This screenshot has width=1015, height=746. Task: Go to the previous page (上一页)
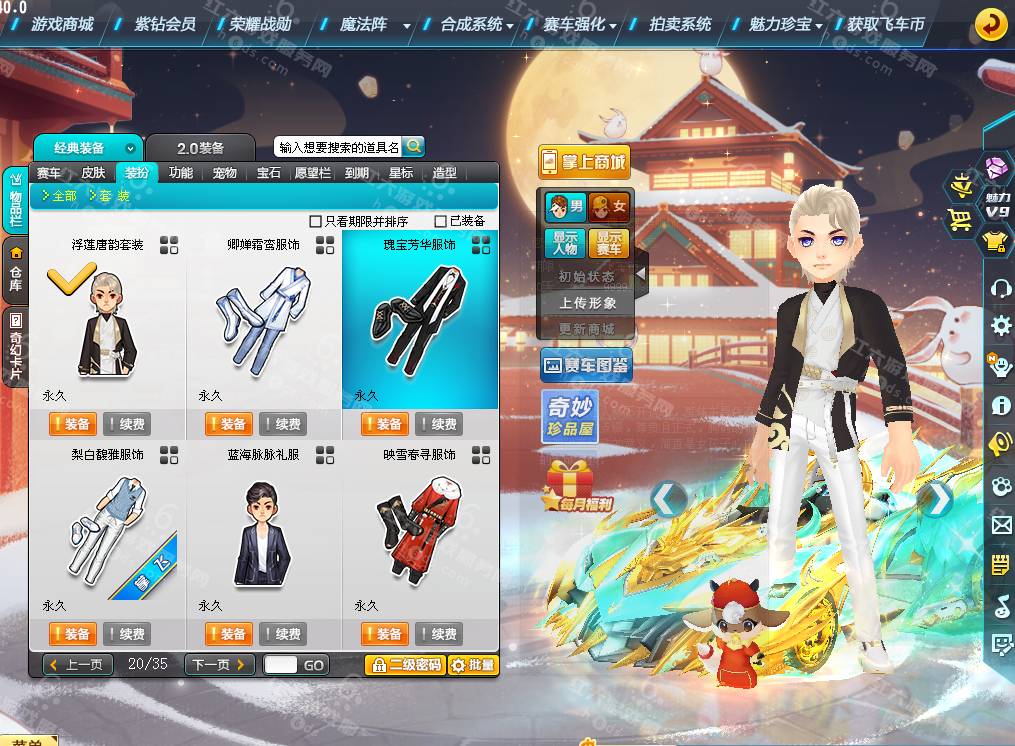[x=78, y=665]
